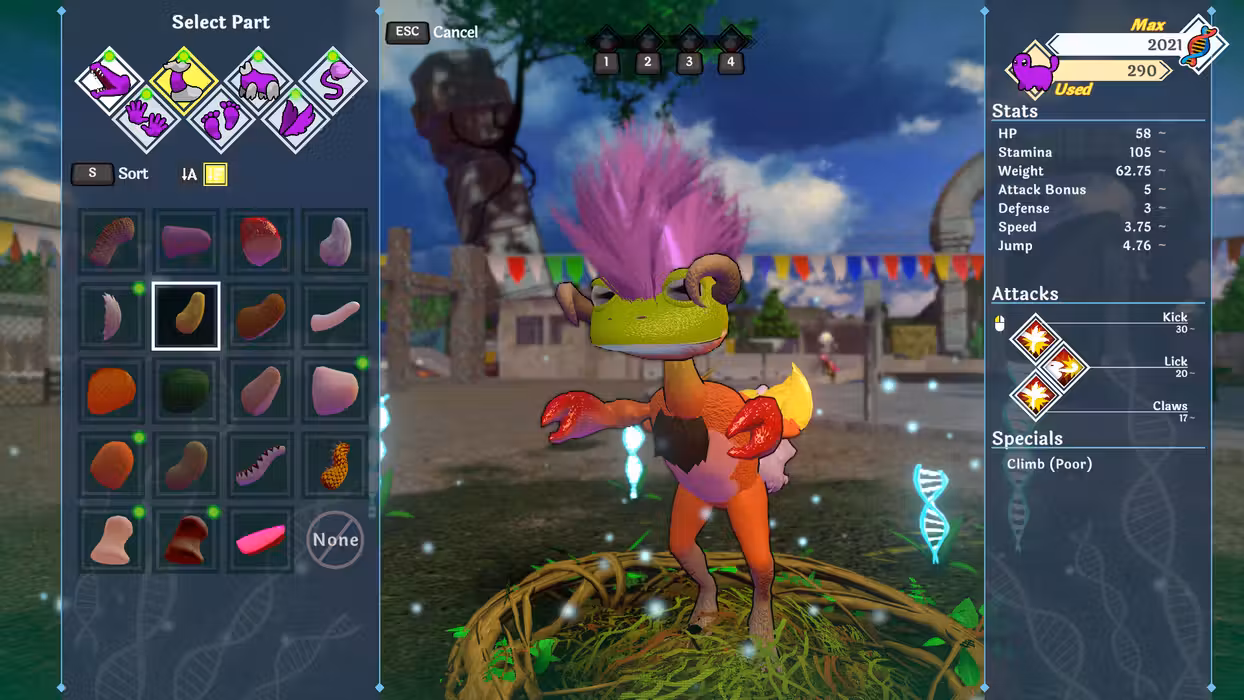This screenshot has height=700, width=1244.
Task: Select preset slot number 3
Action: (689, 62)
